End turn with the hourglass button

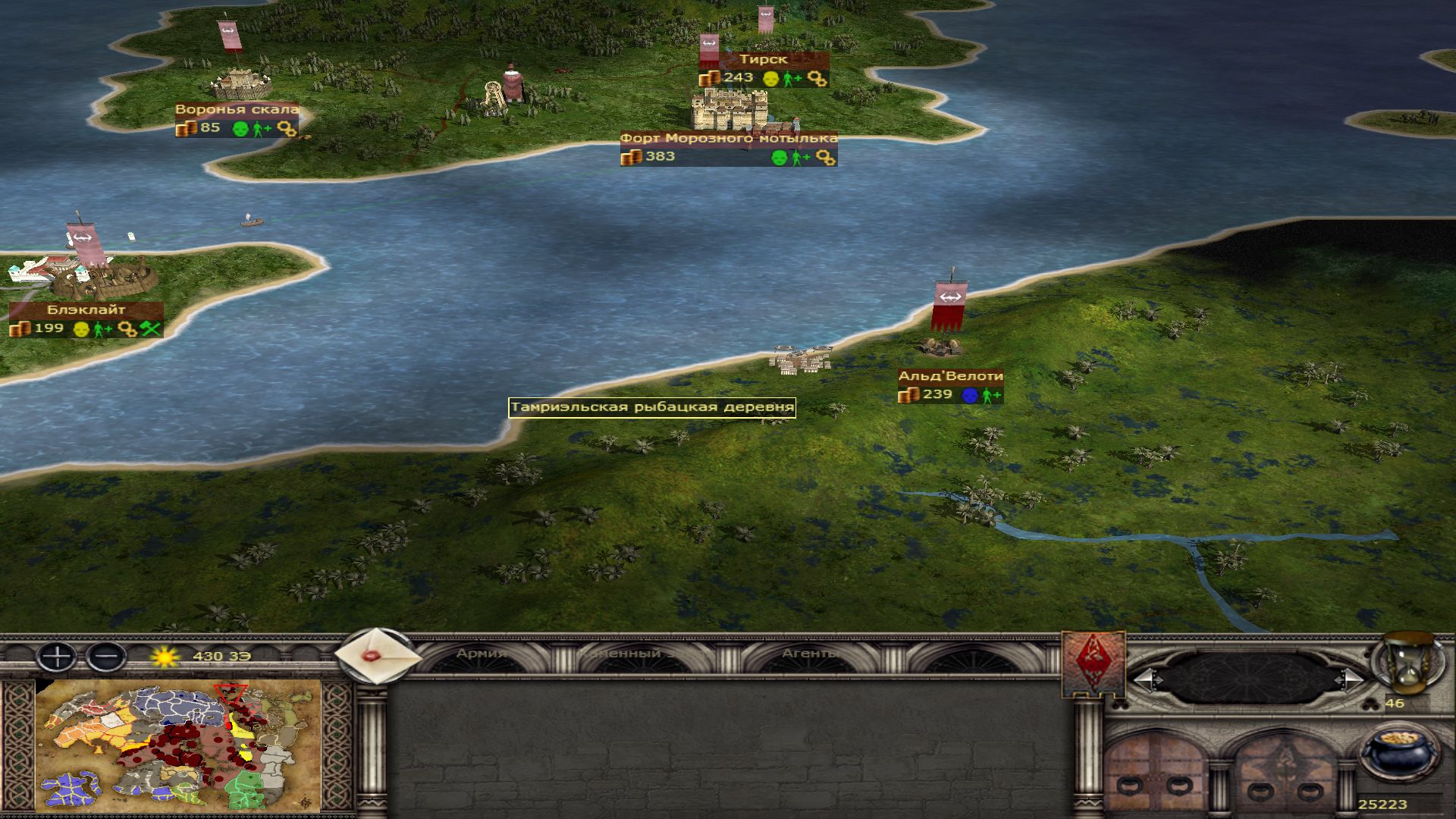(x=1412, y=664)
